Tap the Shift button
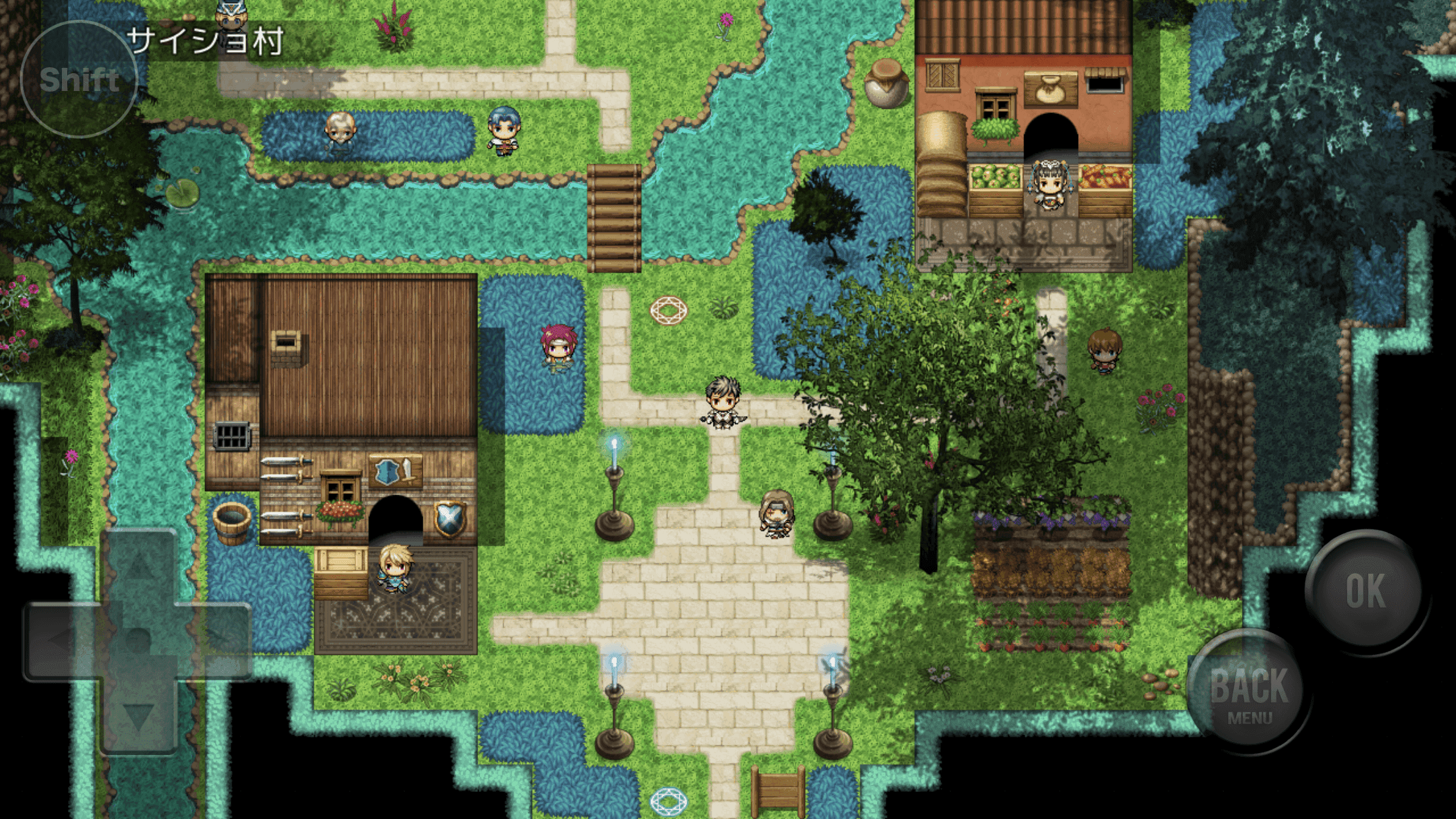 [x=79, y=78]
